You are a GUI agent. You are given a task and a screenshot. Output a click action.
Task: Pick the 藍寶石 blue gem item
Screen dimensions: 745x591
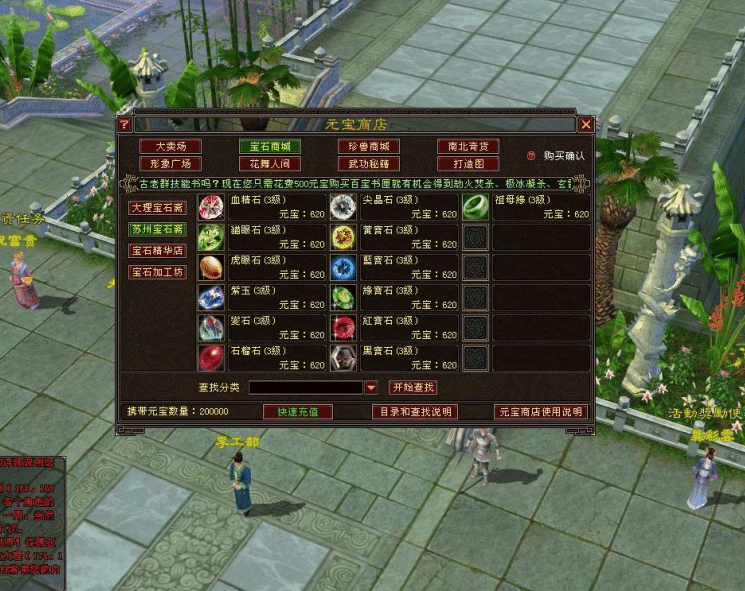click(343, 267)
